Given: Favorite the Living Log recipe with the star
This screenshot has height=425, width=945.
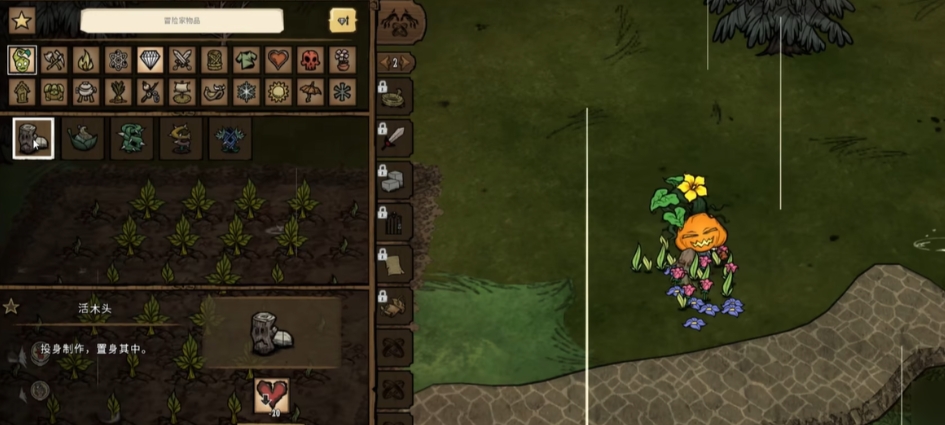Looking at the screenshot, I should tap(11, 307).
